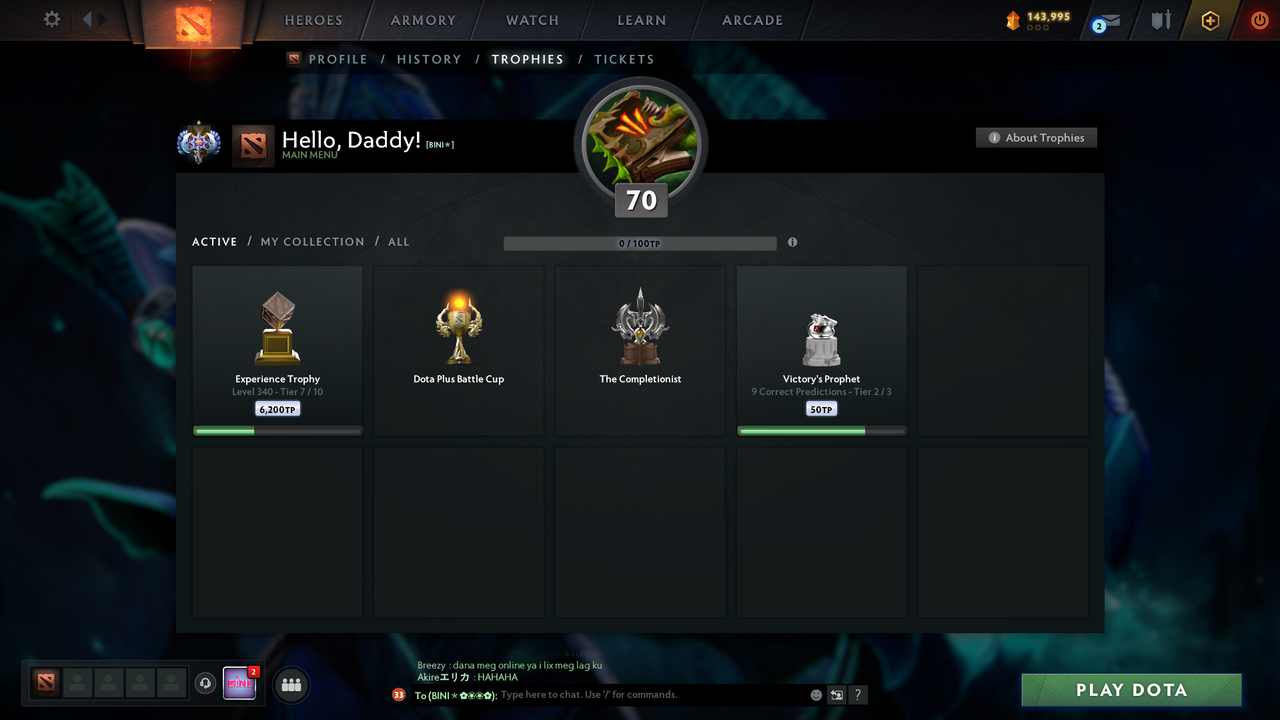Toggle the spectate broadcast chat icon
Screen dimensions: 1280x720
point(836,694)
